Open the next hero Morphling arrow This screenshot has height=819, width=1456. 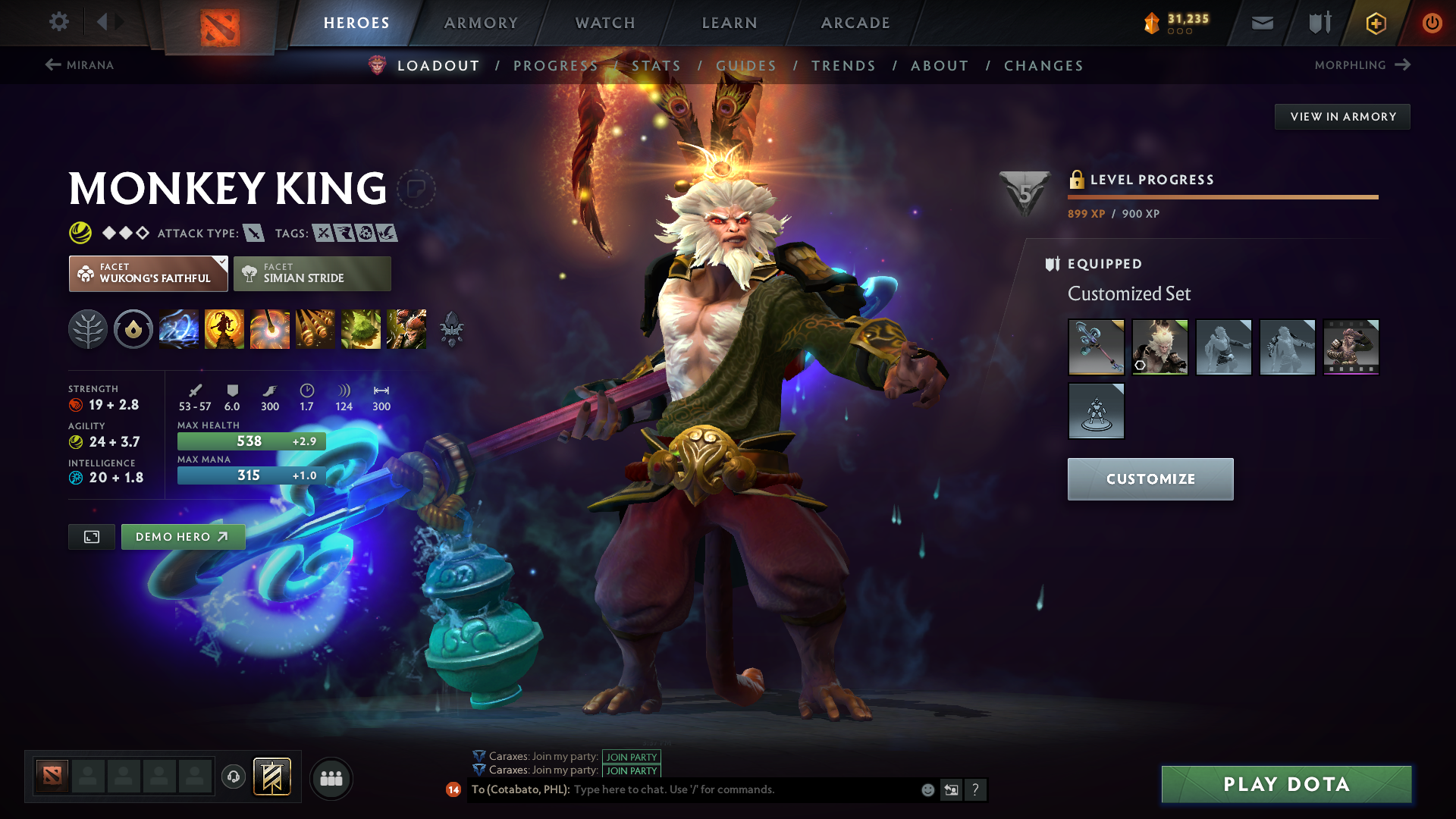1403,65
